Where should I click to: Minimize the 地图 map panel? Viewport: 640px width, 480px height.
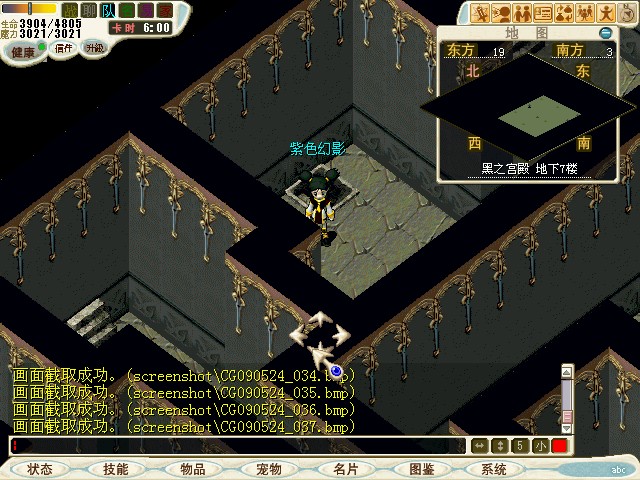tap(605, 33)
